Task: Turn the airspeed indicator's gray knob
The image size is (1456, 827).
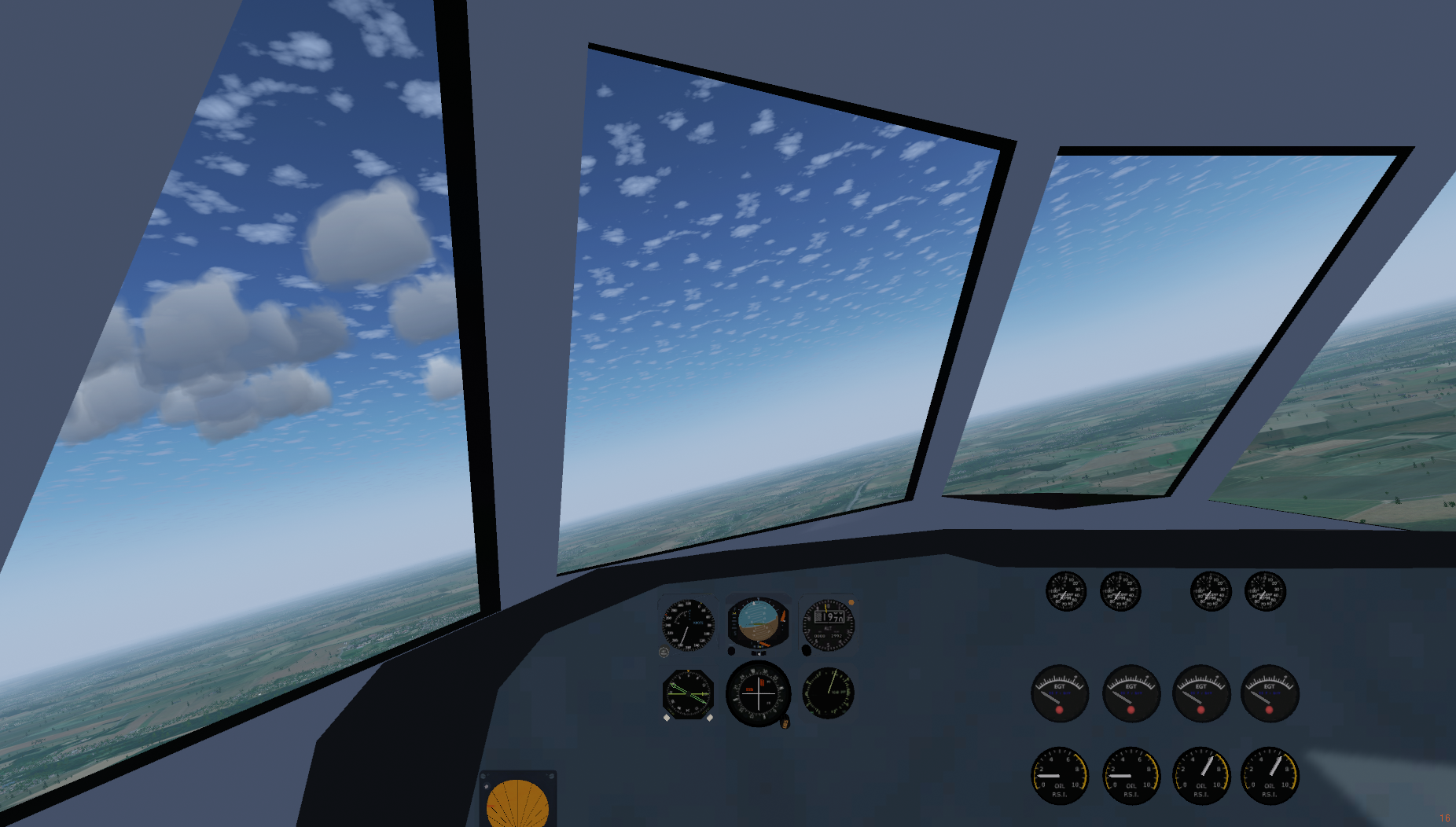Action: [664, 652]
